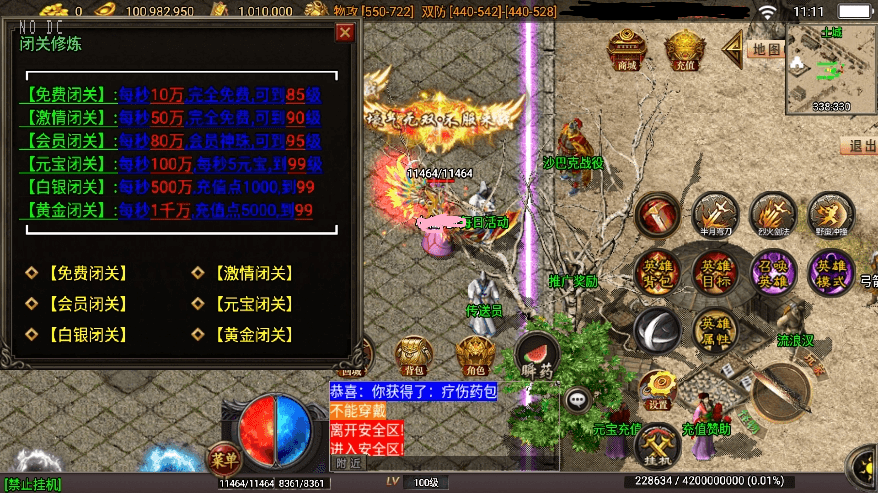Open the 英雄背包 hero bag

660,273
